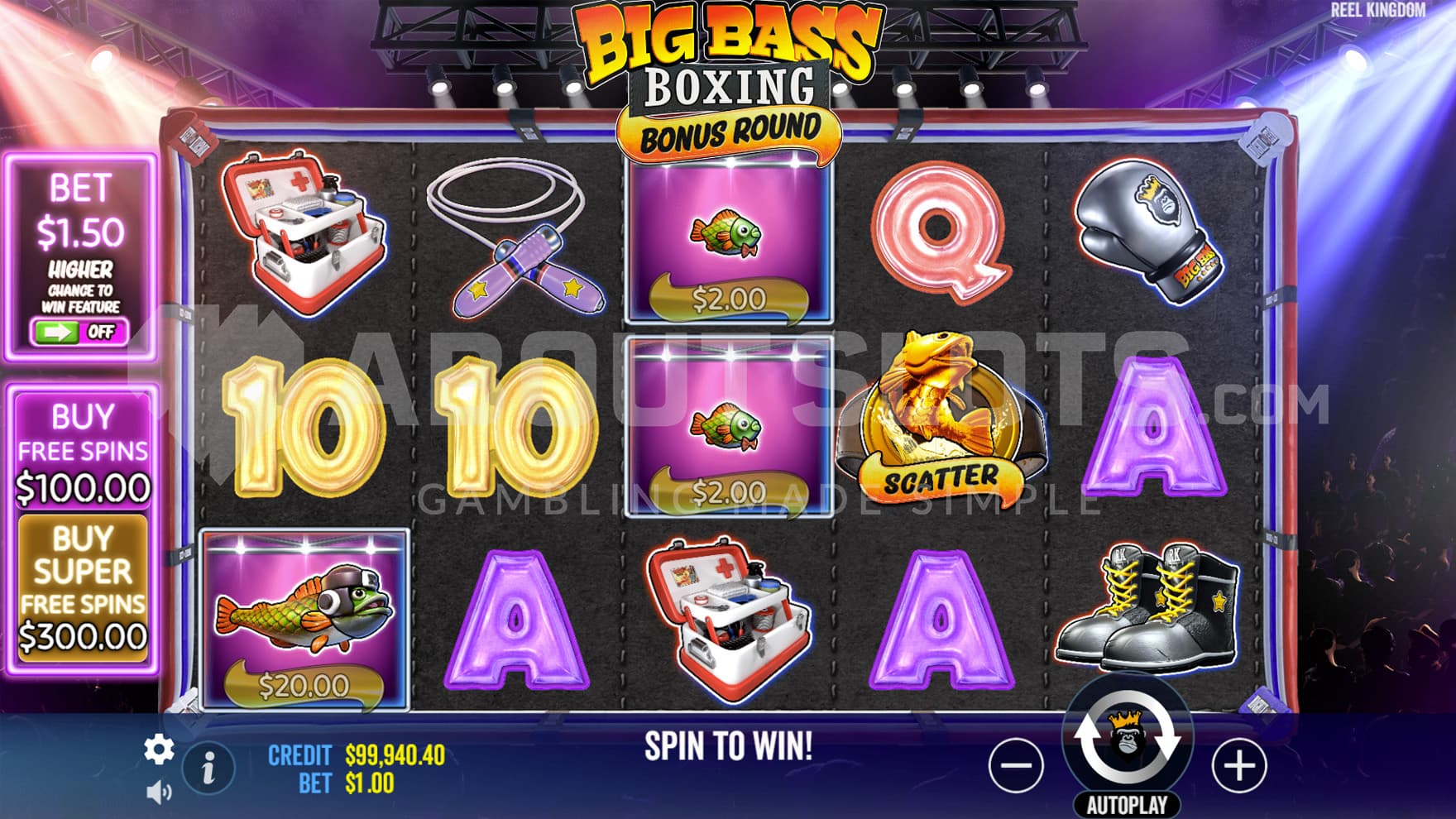This screenshot has height=819, width=1456.
Task: Toggle the higher chance ante bet switch
Action: point(79,332)
